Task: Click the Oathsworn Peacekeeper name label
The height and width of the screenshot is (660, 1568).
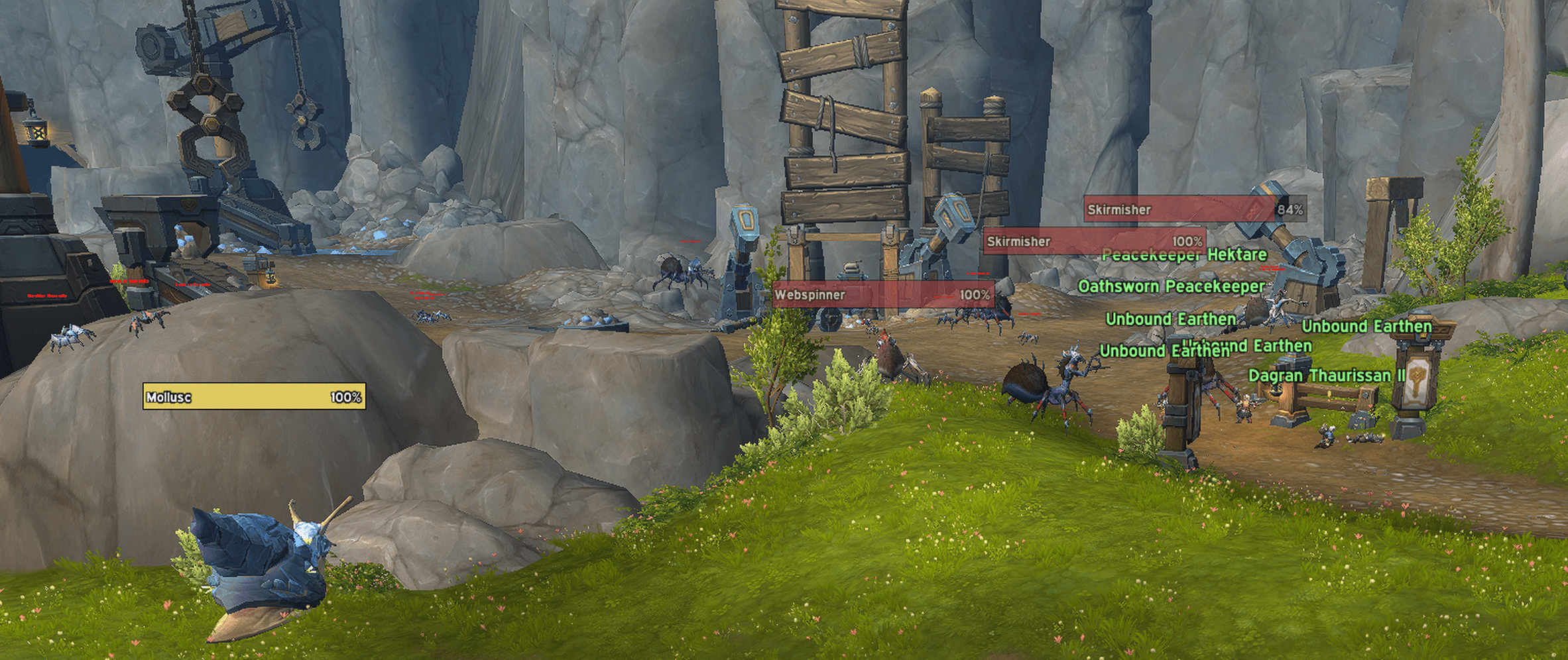Action: point(1170,287)
